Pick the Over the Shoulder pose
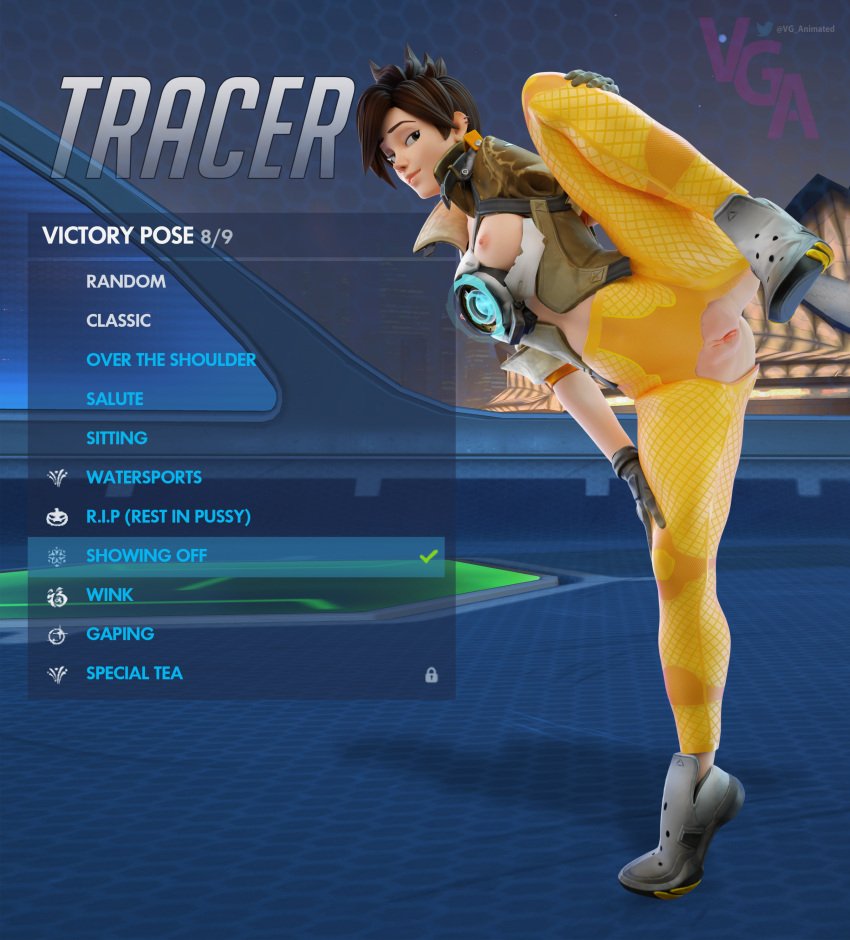 pyautogui.click(x=171, y=359)
